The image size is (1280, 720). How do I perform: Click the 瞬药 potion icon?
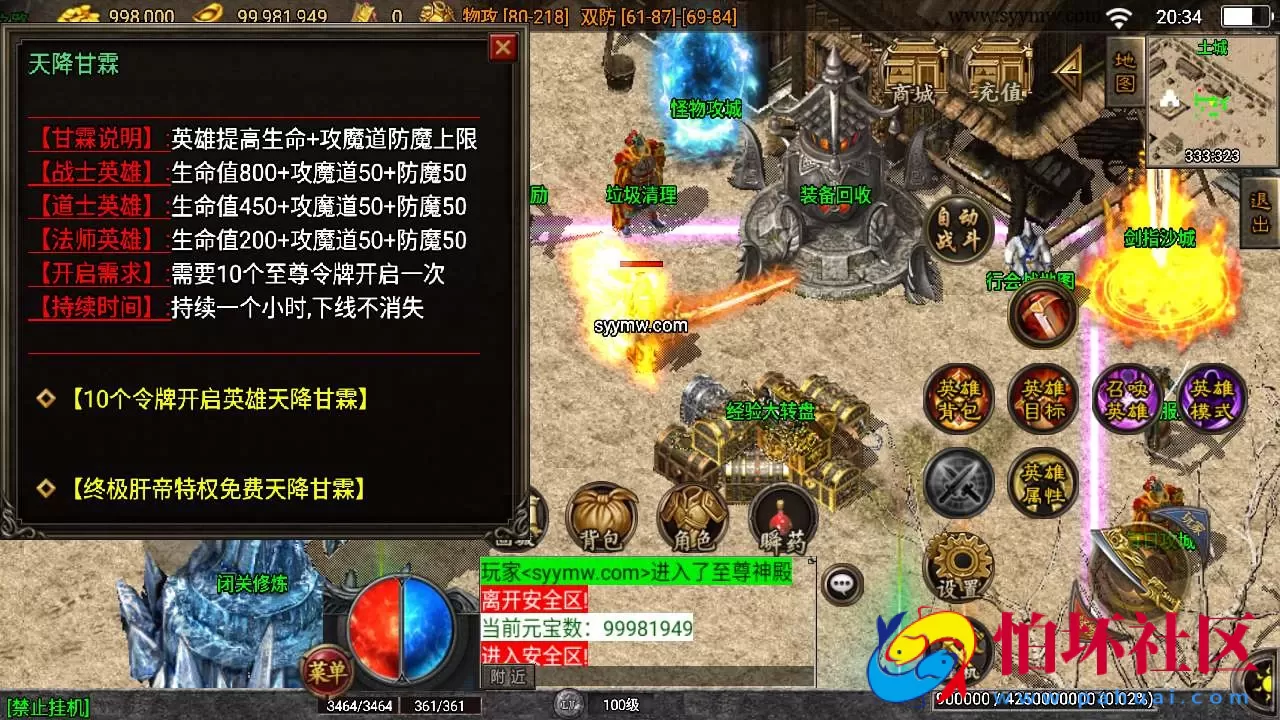pyautogui.click(x=782, y=516)
